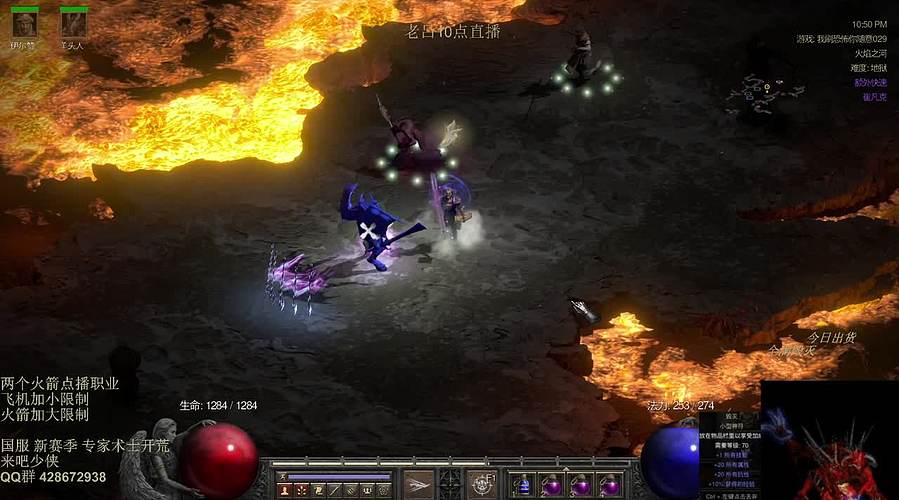Screen dimensions: 899x500
Task: Use the blue mana potion in the belt
Action: [522, 485]
